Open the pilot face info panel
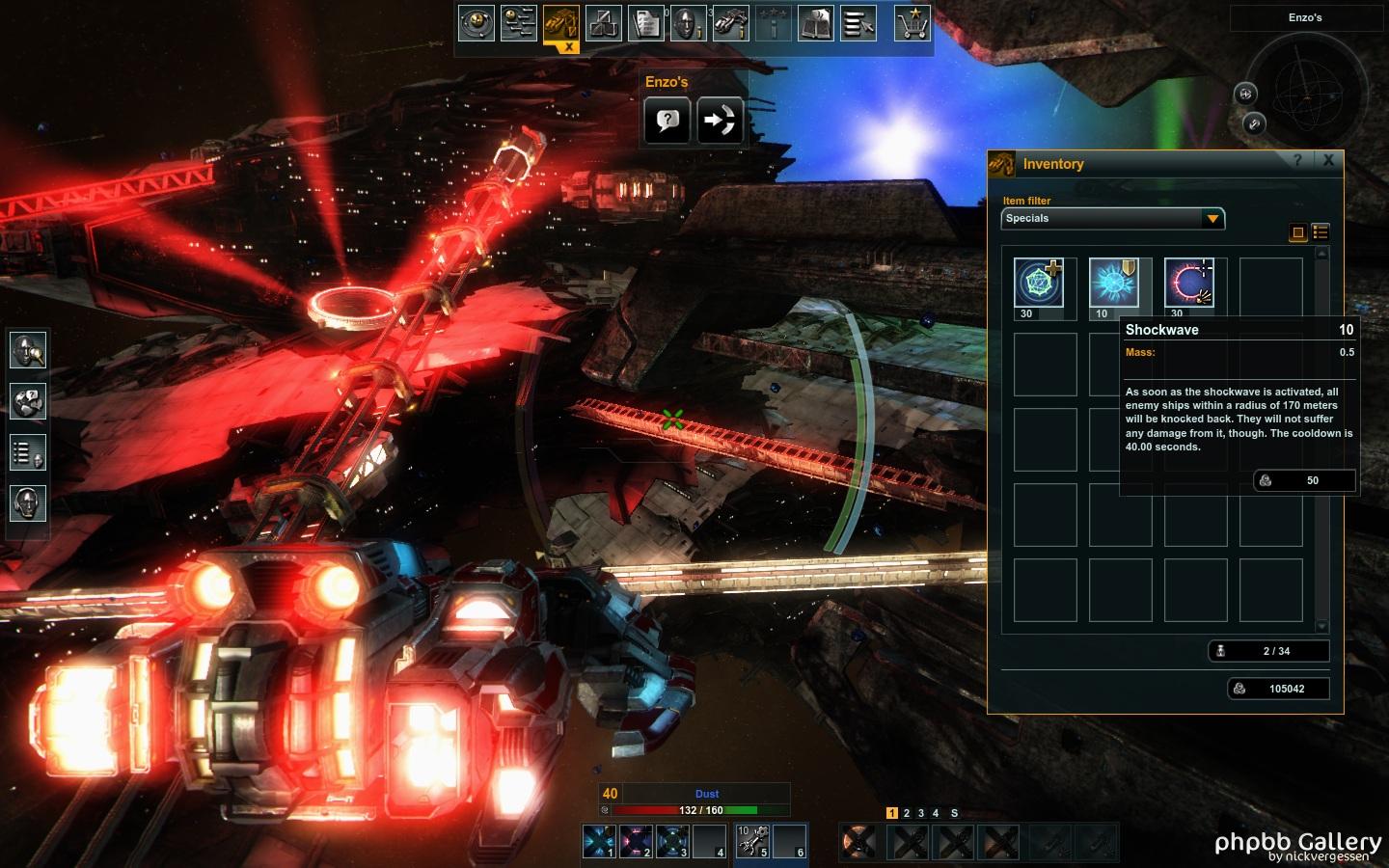The width and height of the screenshot is (1389, 868). pyautogui.click(x=688, y=23)
